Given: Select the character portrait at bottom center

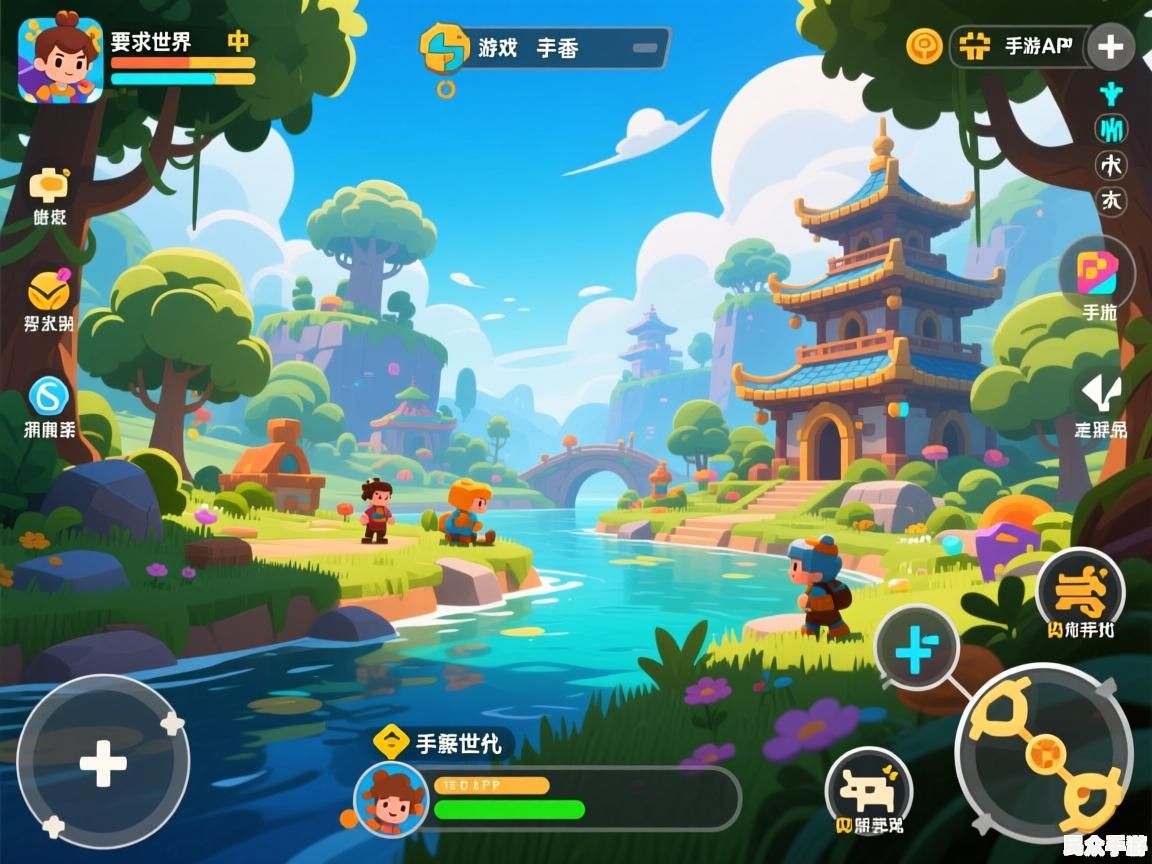Looking at the screenshot, I should click(x=391, y=798).
